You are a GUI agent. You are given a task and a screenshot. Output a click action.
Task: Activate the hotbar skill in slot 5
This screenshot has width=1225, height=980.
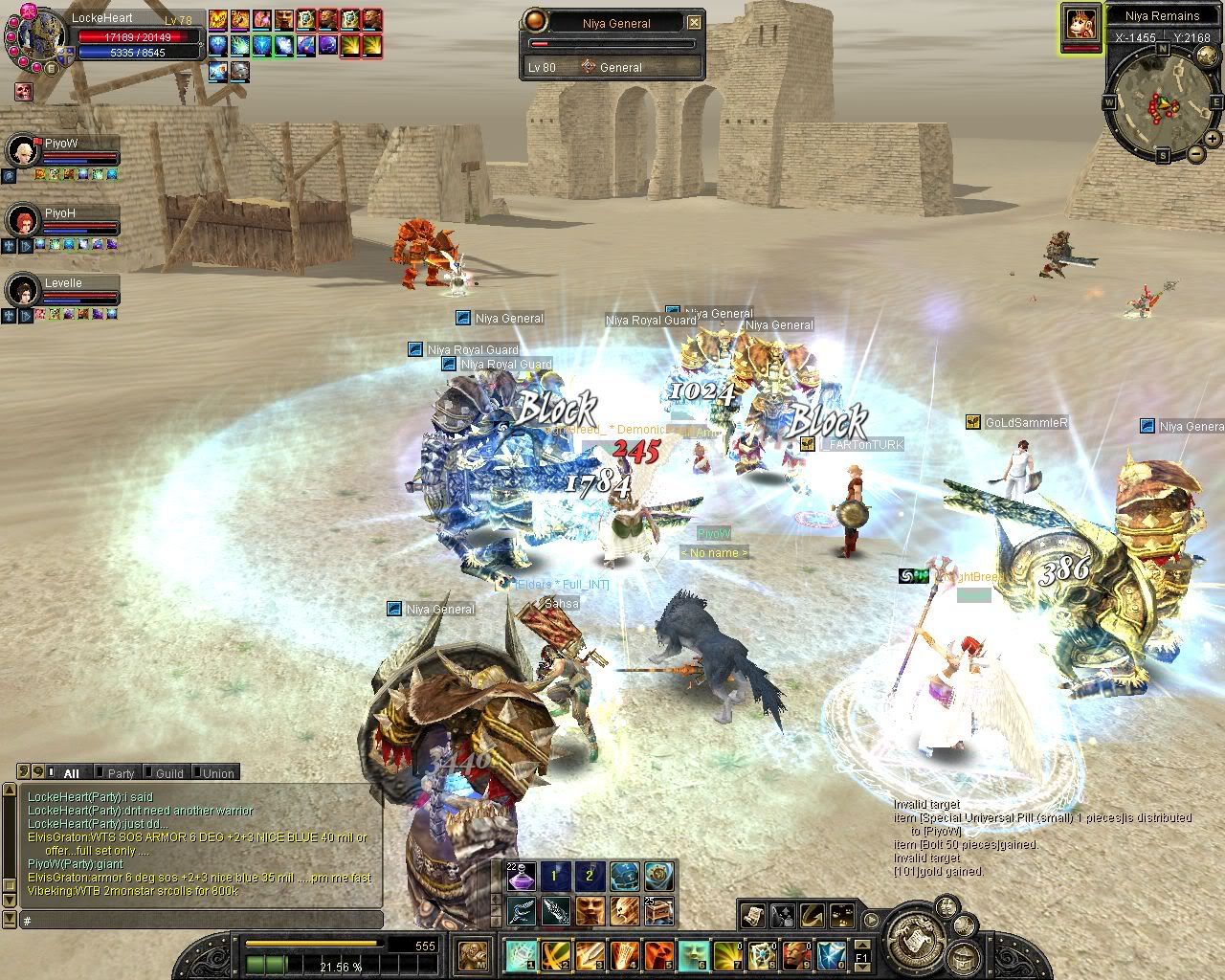pos(659,954)
